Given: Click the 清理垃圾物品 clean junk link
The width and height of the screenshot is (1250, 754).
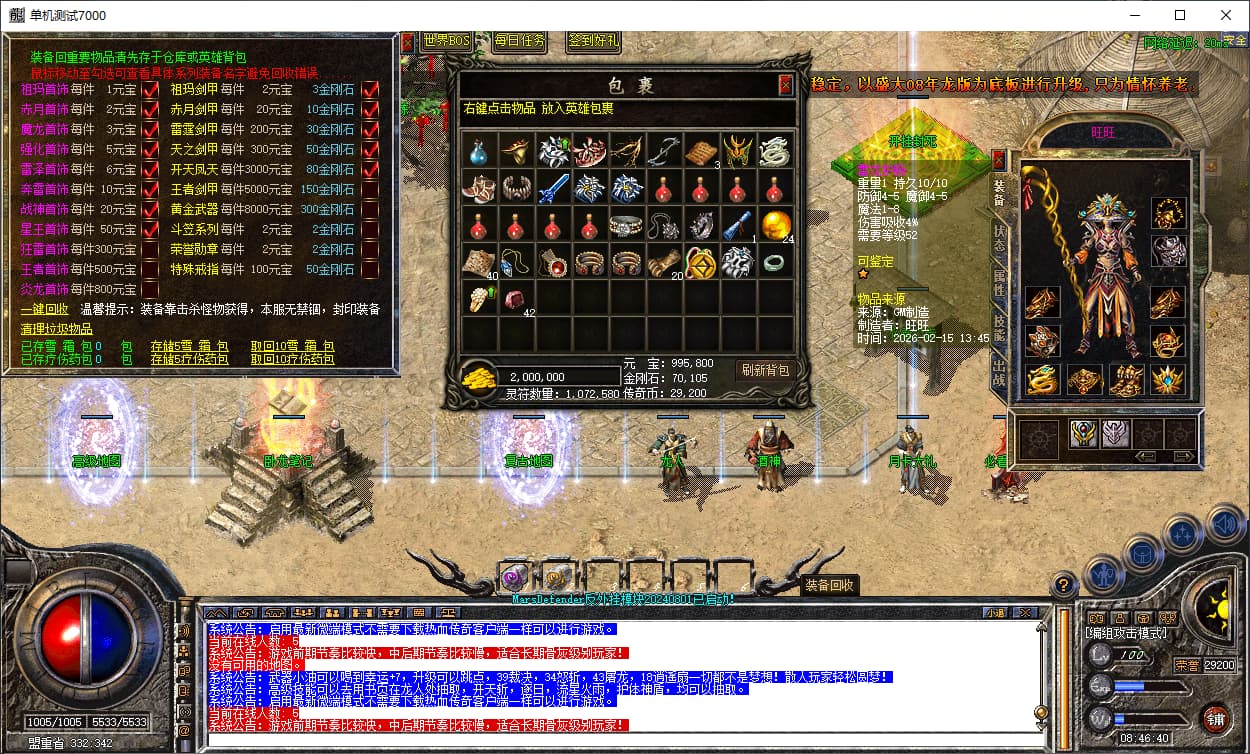Looking at the screenshot, I should tap(57, 329).
